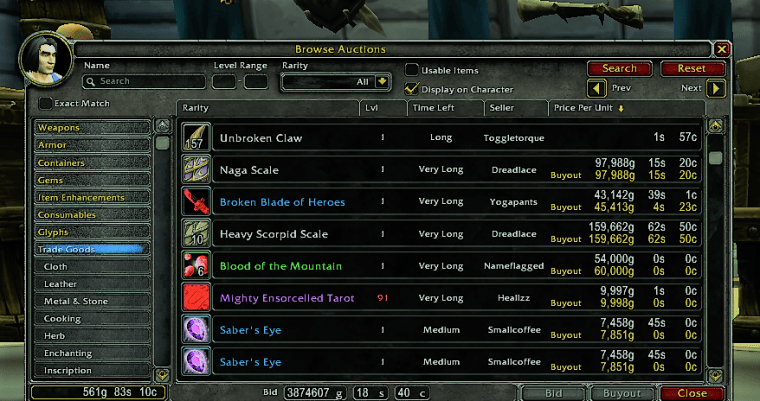Tick the Exact Match checkbox
760x401 pixels.
click(x=45, y=103)
